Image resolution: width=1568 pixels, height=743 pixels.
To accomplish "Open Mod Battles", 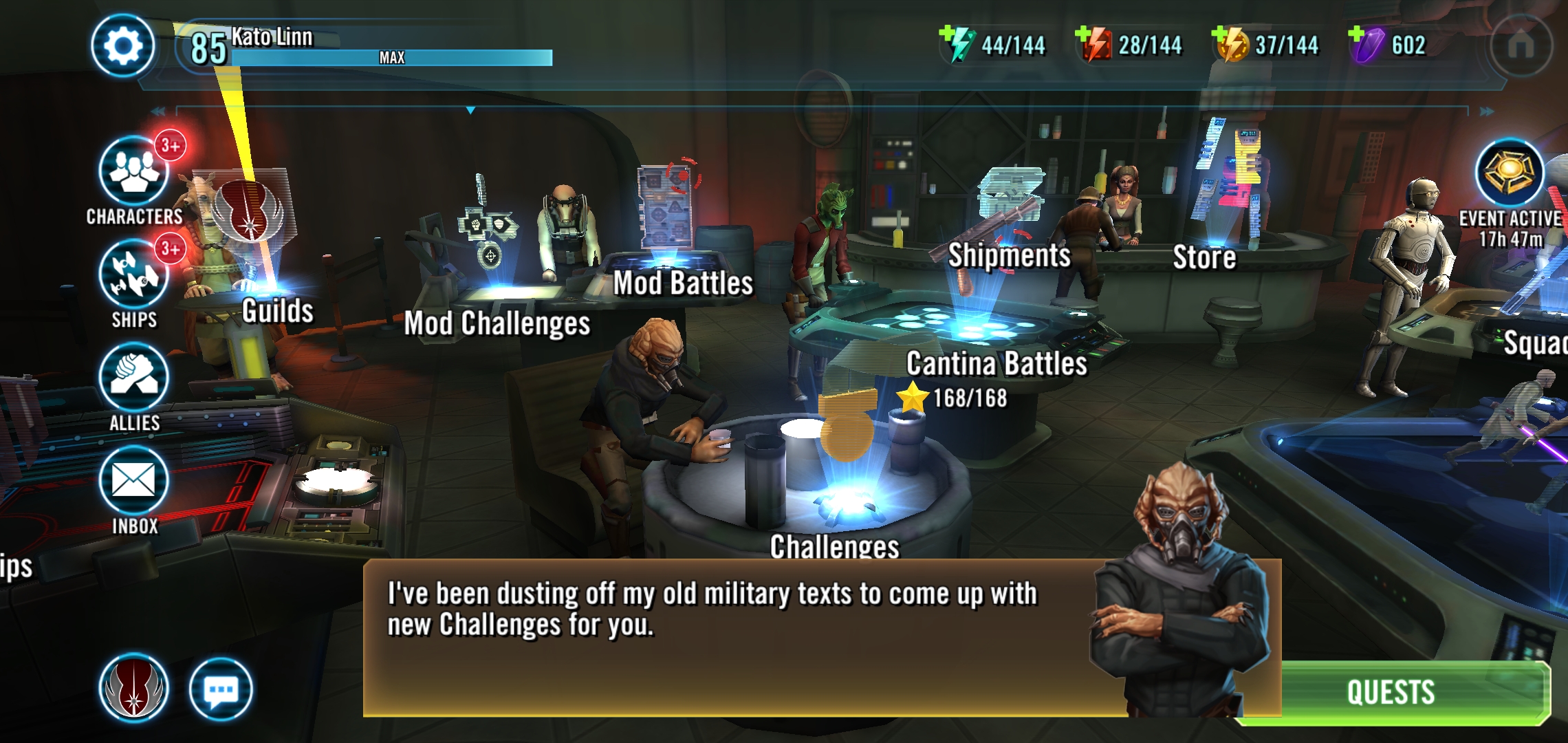I will 683,283.
